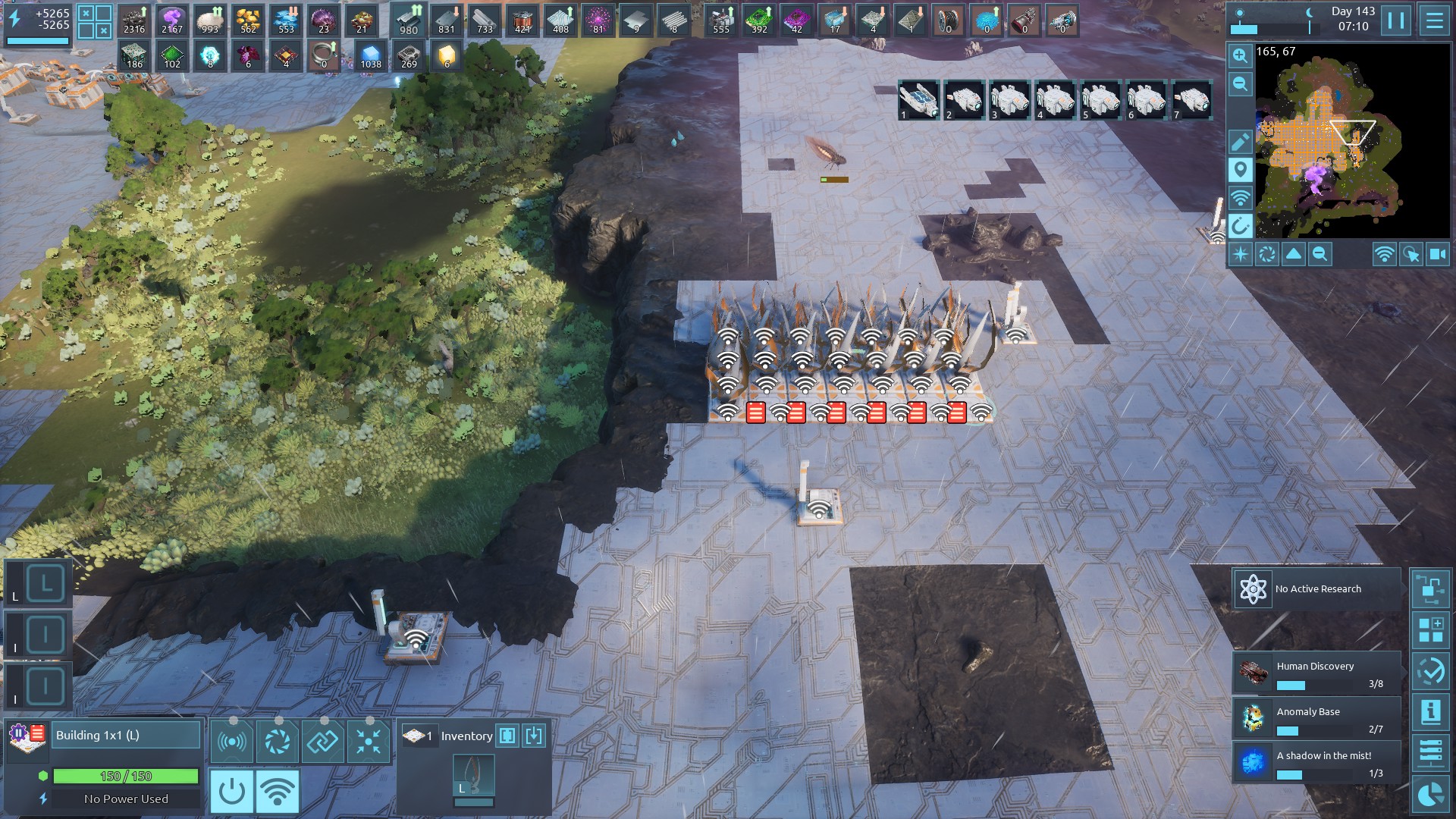Select unit group number 1

click(x=919, y=100)
